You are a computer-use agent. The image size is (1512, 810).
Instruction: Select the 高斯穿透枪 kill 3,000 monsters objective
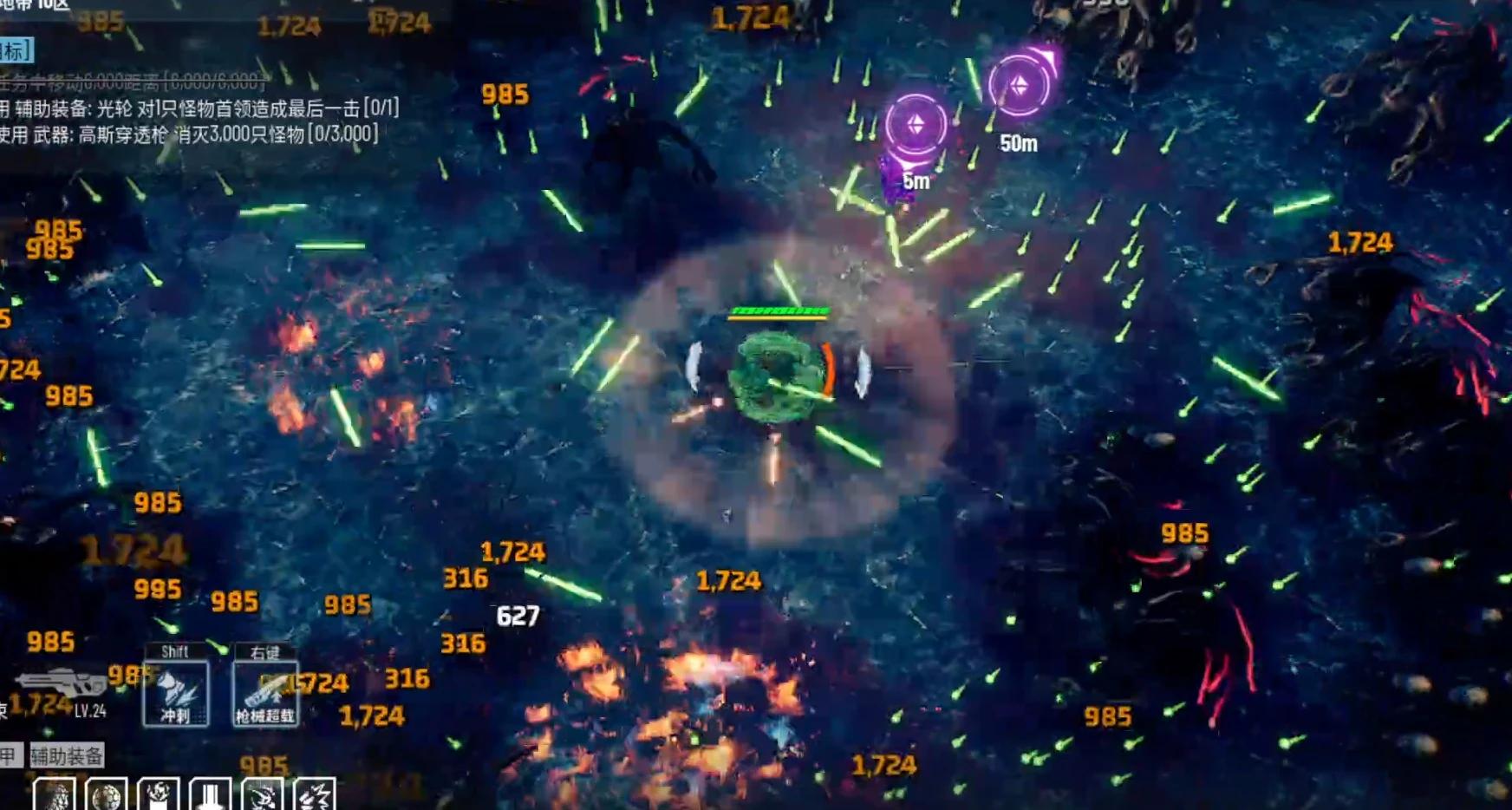click(191, 134)
